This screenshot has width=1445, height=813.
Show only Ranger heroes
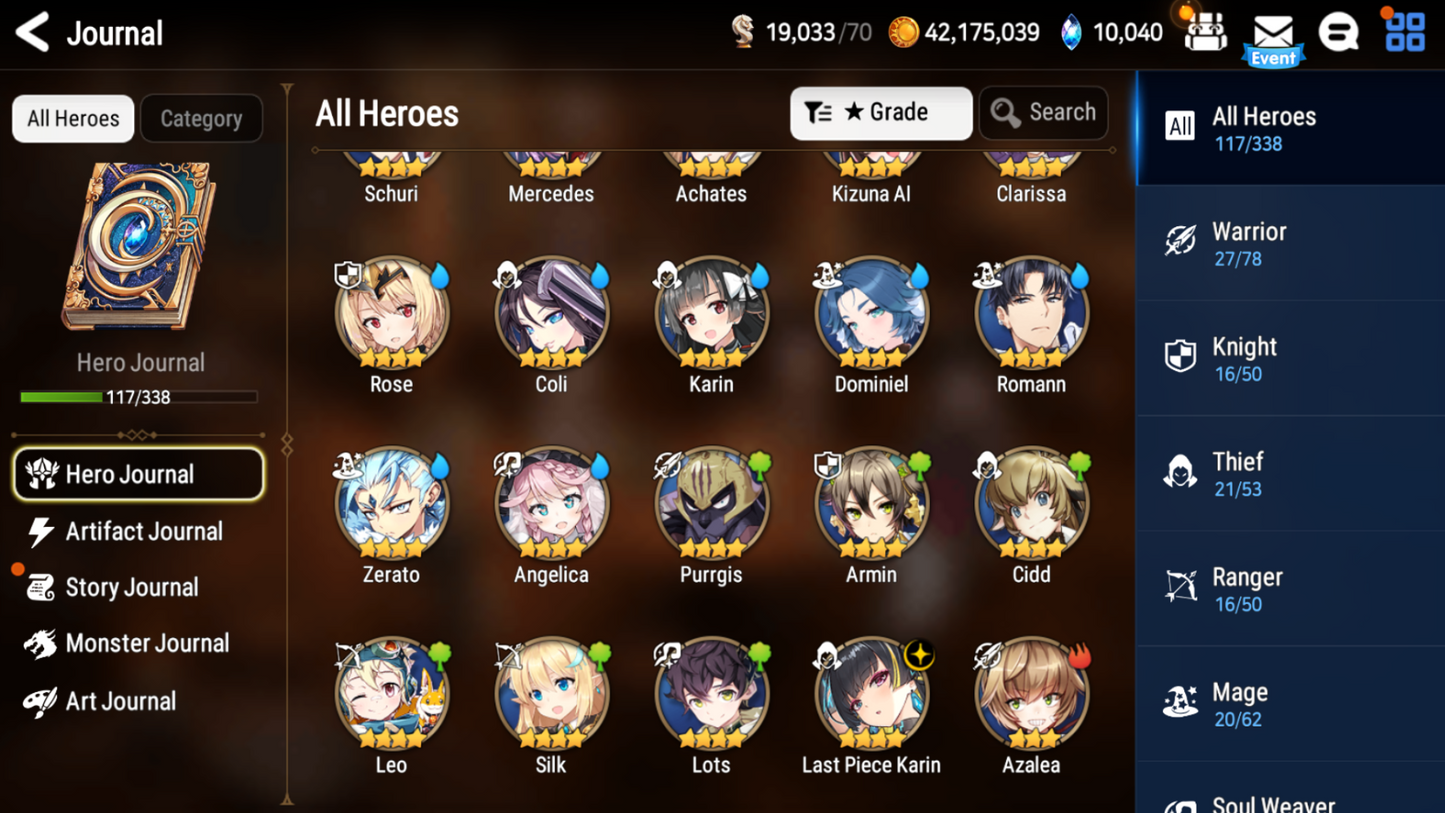[x=1290, y=589]
